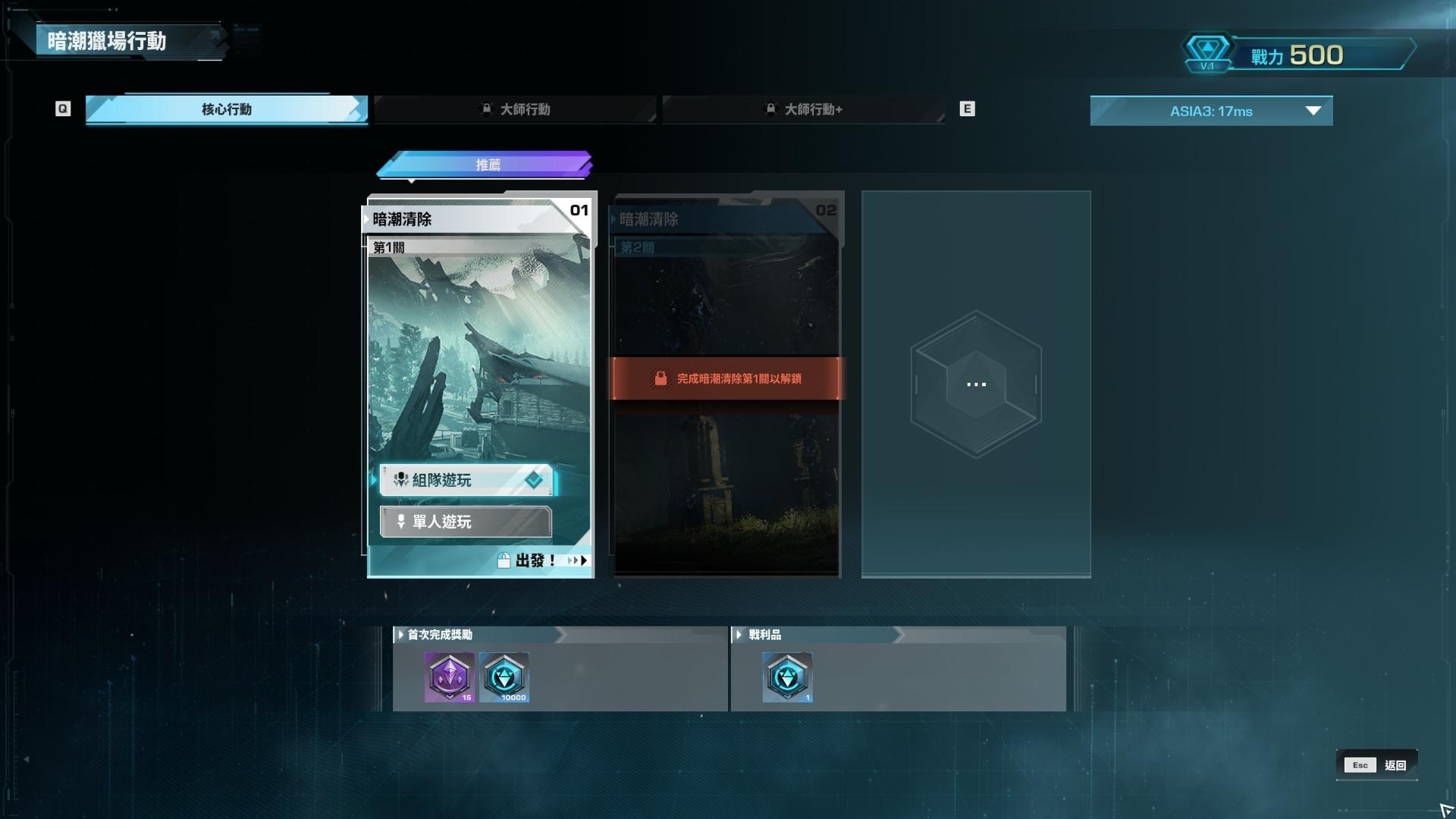Inspect the purple crystal first-clear reward
This screenshot has height=819, width=1456.
pos(450,676)
